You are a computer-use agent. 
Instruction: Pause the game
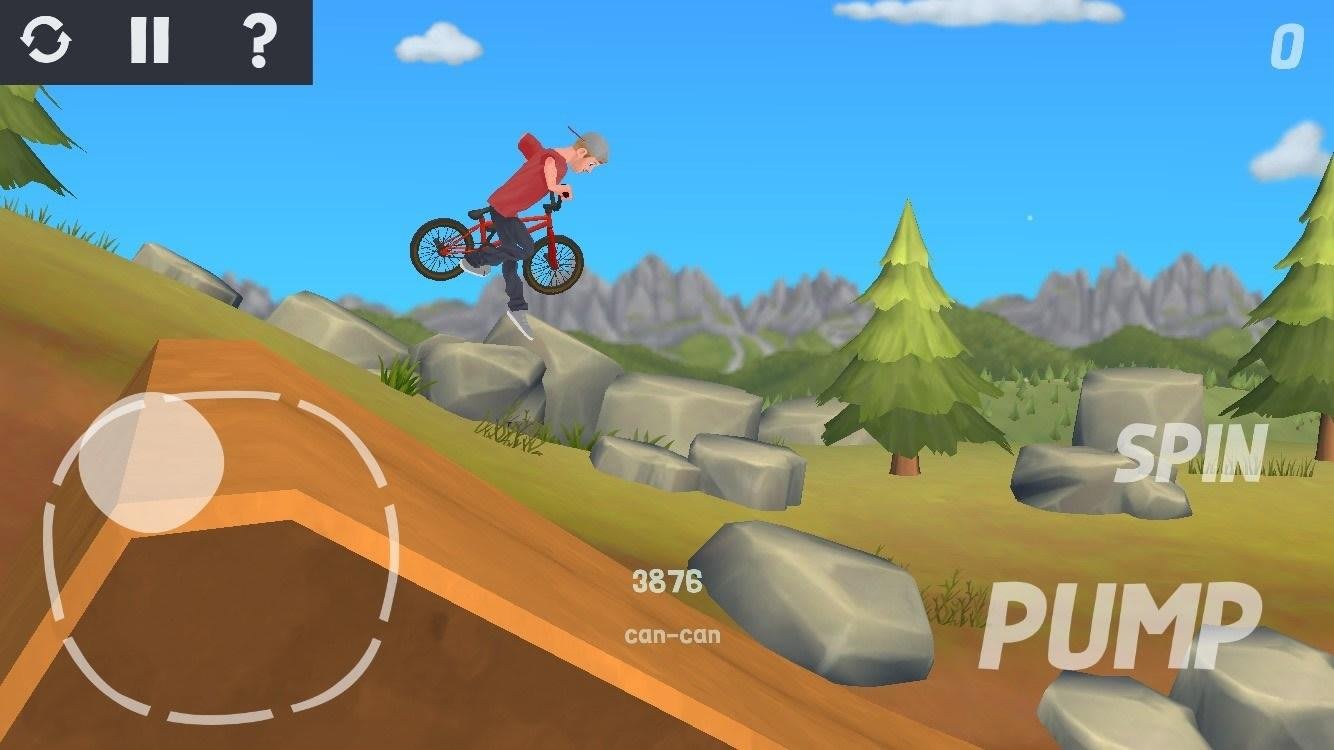tap(149, 41)
